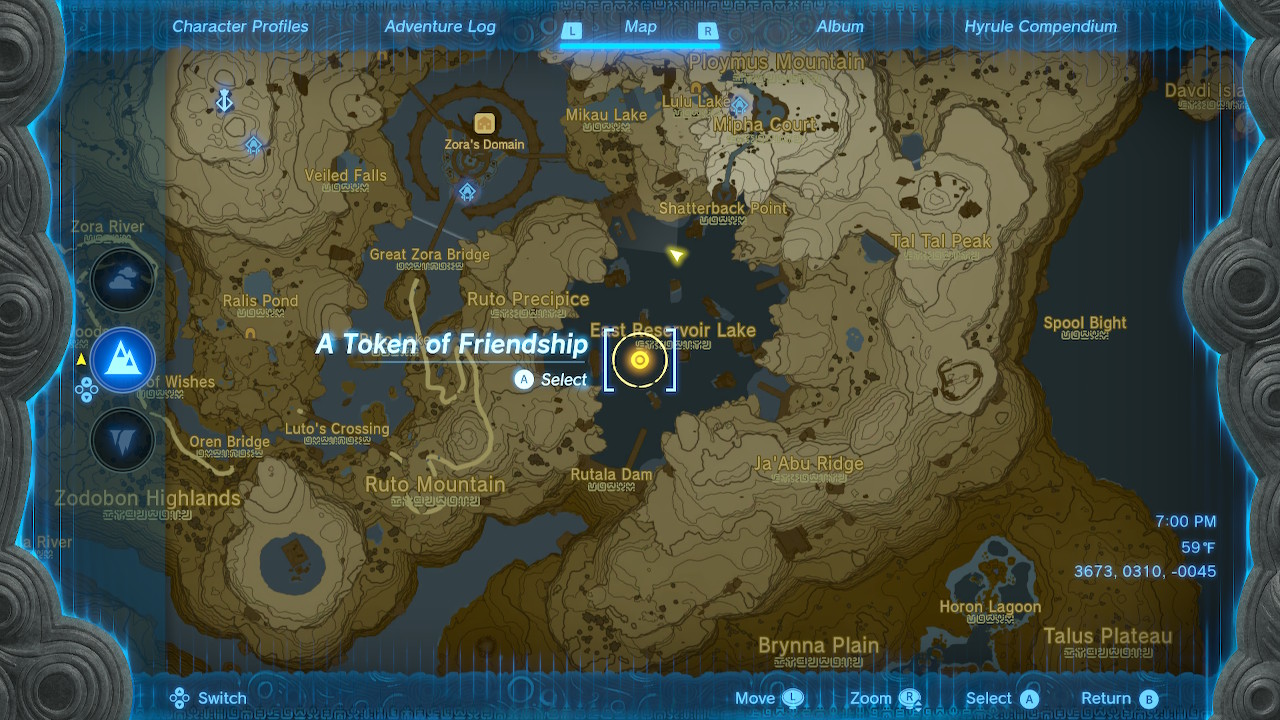Click the Switch icon in the bottom bar

point(180,698)
